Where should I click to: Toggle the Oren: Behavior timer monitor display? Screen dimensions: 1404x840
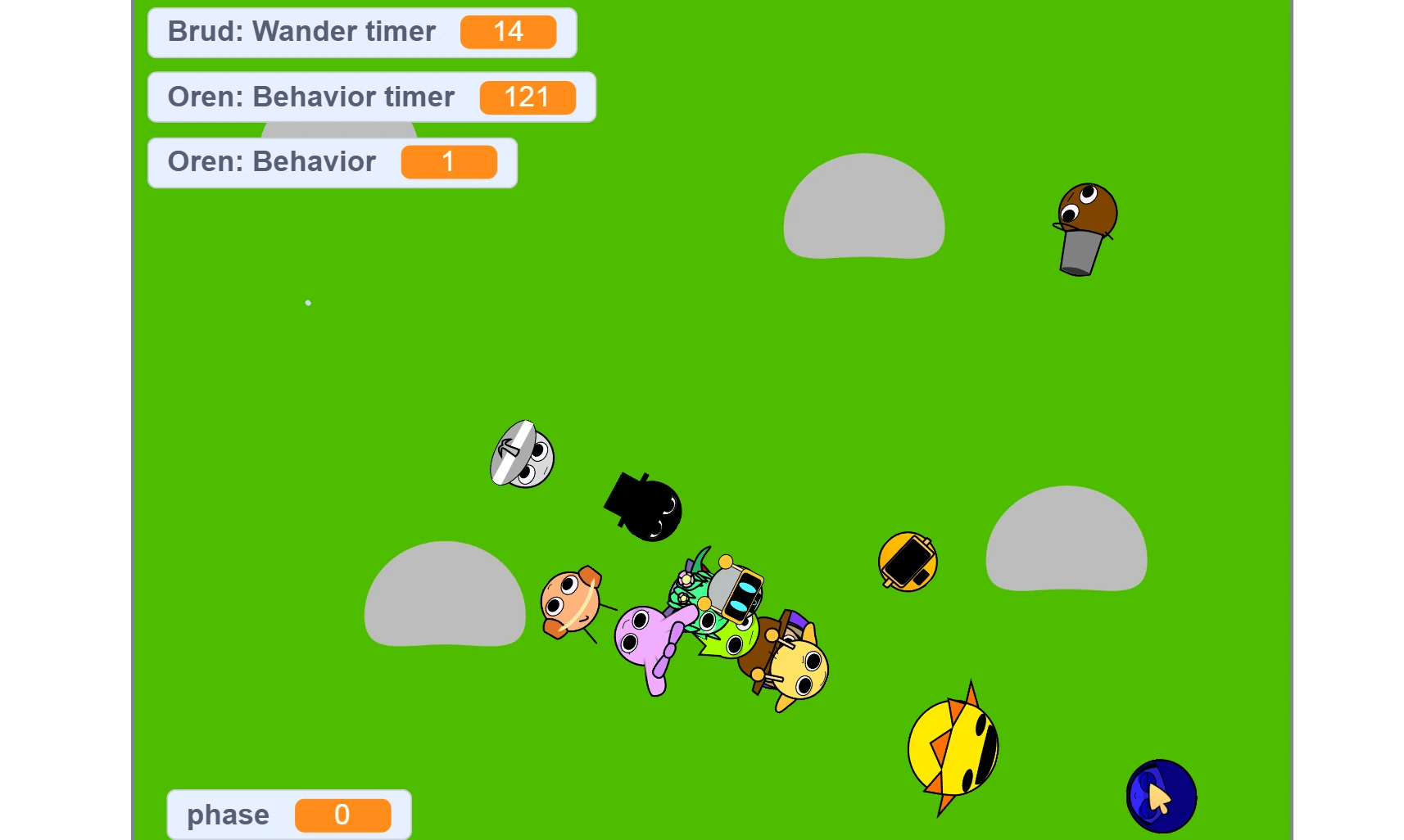pyautogui.click(x=370, y=97)
